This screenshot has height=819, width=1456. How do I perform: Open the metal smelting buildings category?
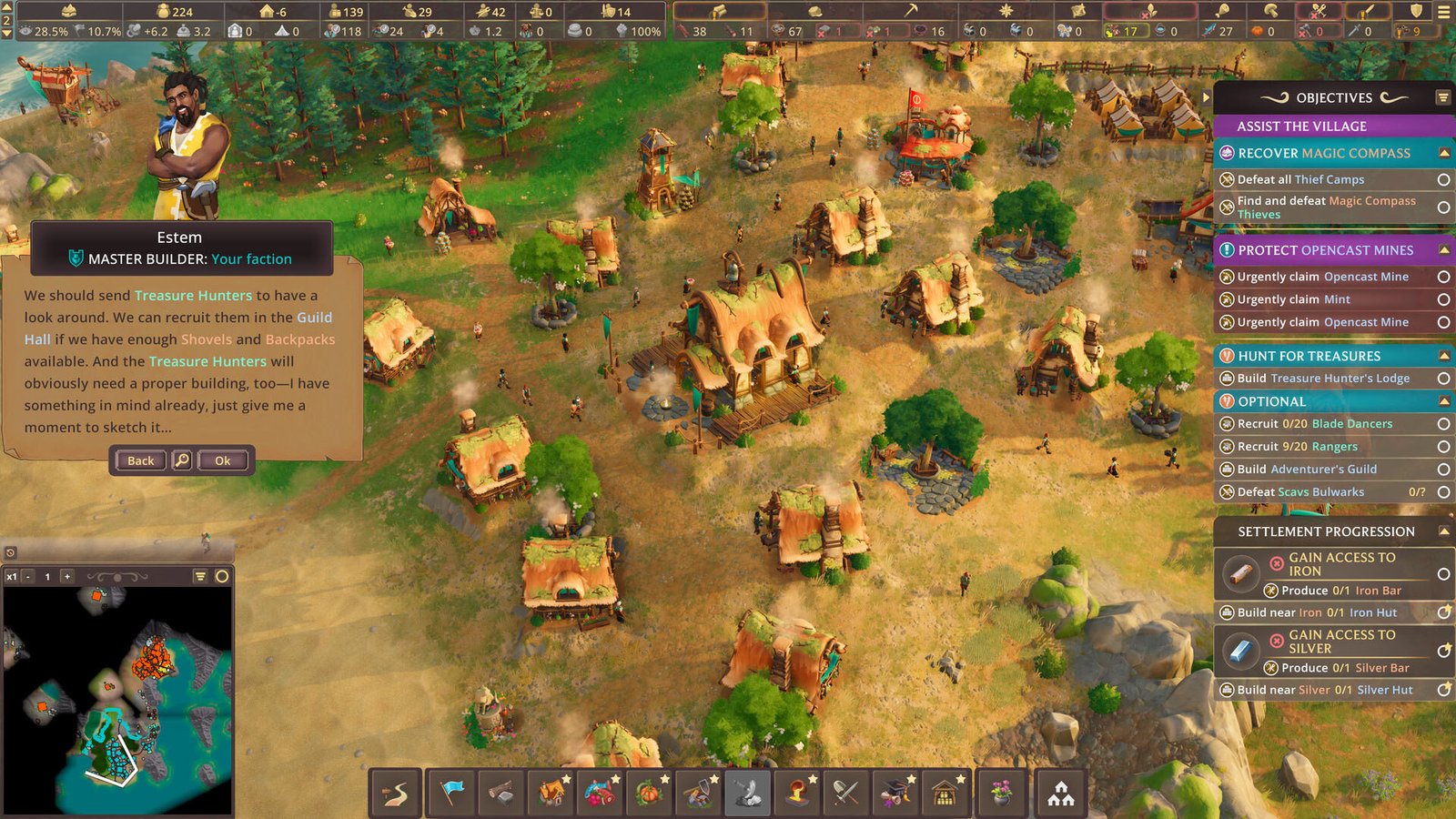coord(796,793)
